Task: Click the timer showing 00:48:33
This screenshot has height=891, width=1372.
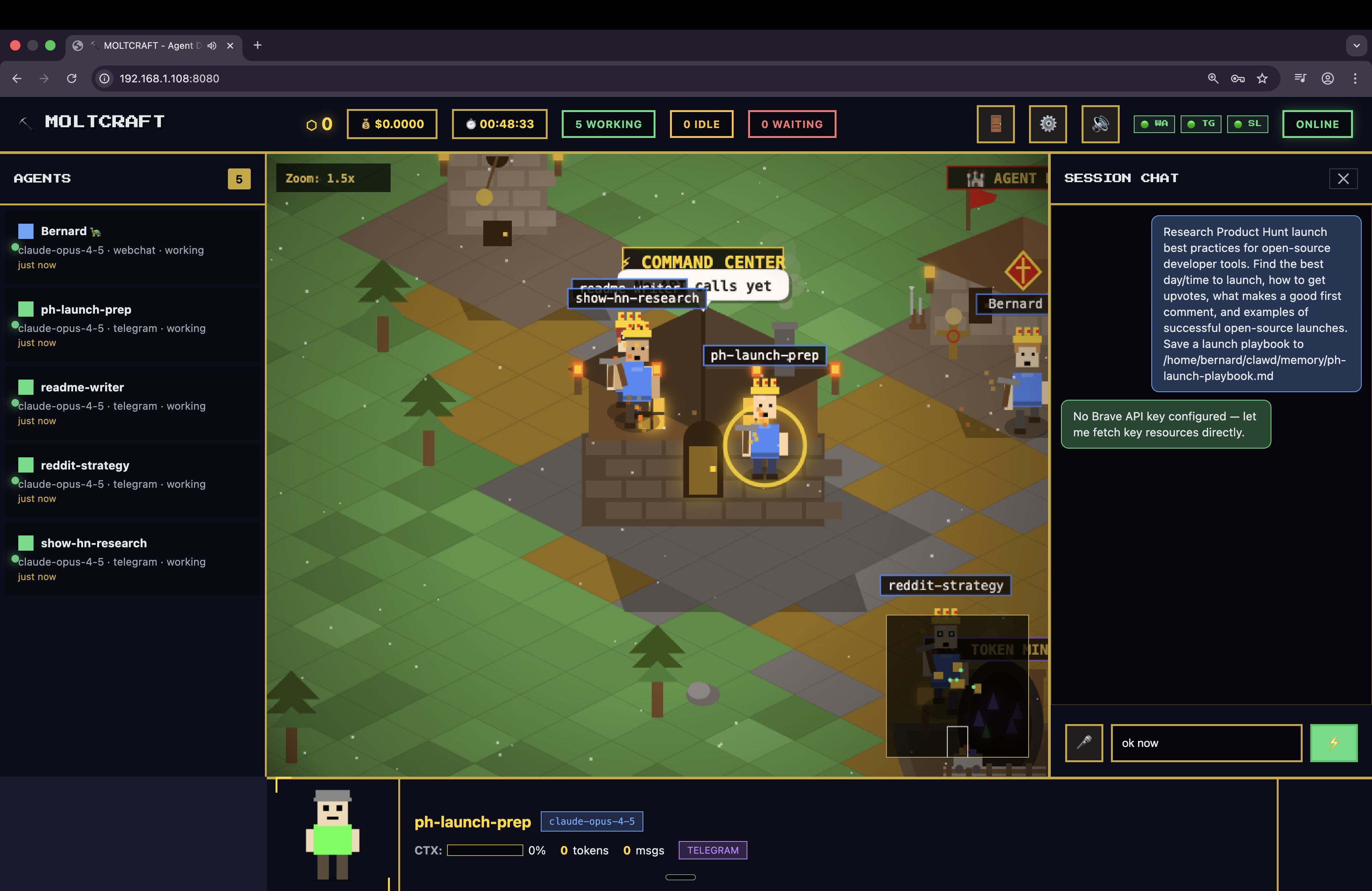Action: pyautogui.click(x=499, y=124)
